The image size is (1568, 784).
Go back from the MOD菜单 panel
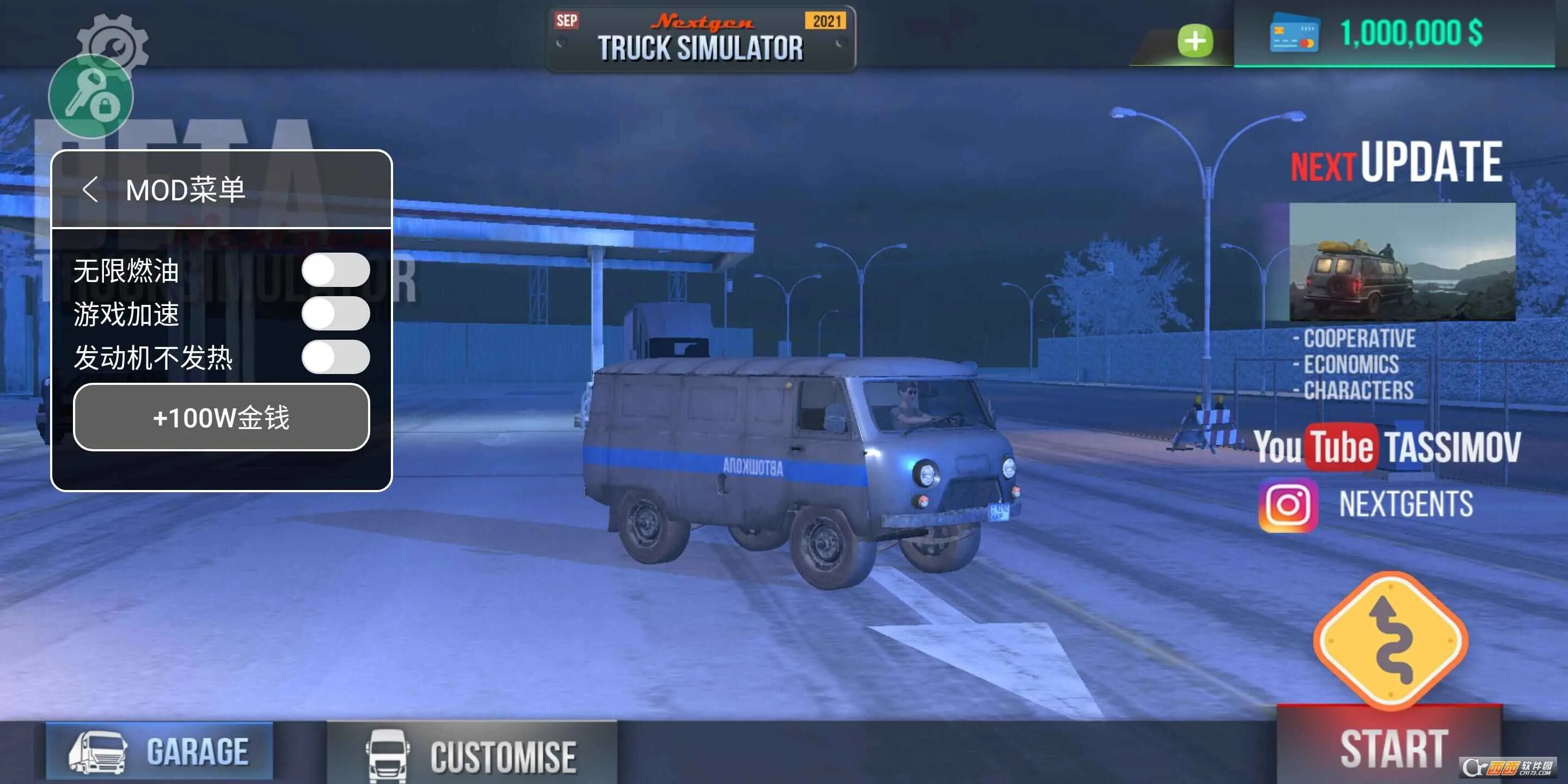click(90, 189)
